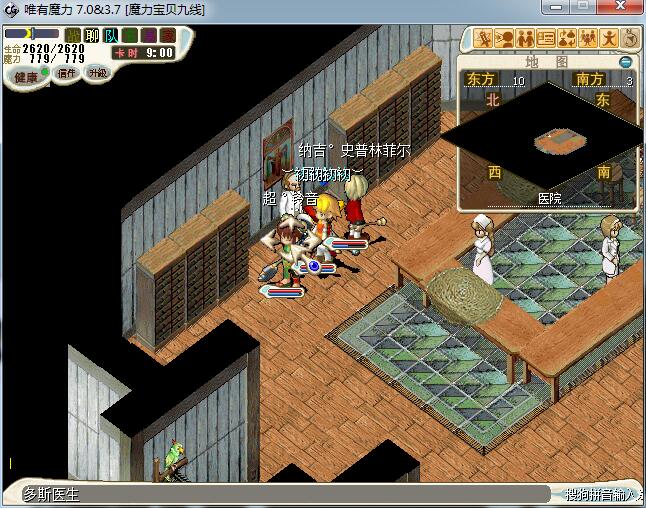
Task: Choose the money bag trade icon
Action: point(567,39)
